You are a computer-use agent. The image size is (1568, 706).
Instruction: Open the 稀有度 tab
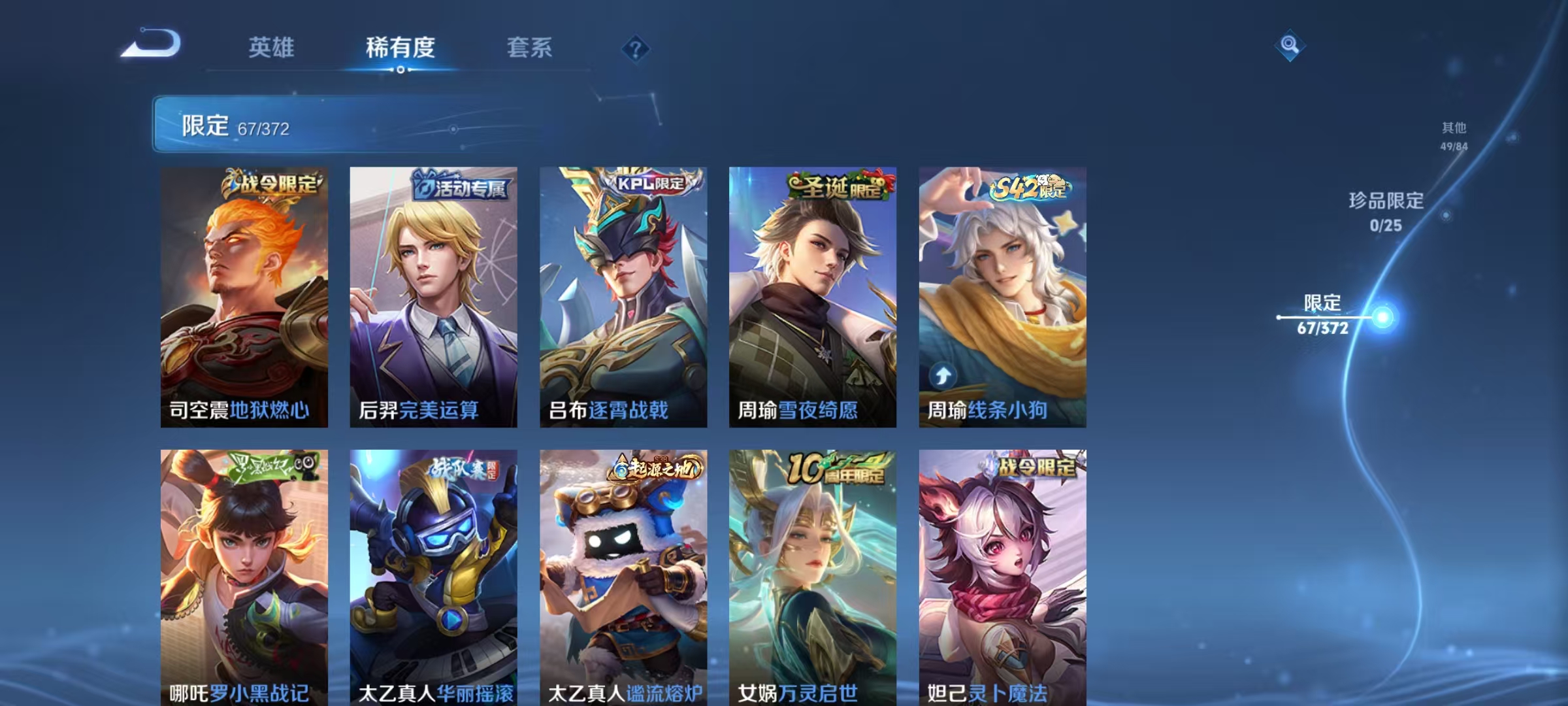click(401, 47)
